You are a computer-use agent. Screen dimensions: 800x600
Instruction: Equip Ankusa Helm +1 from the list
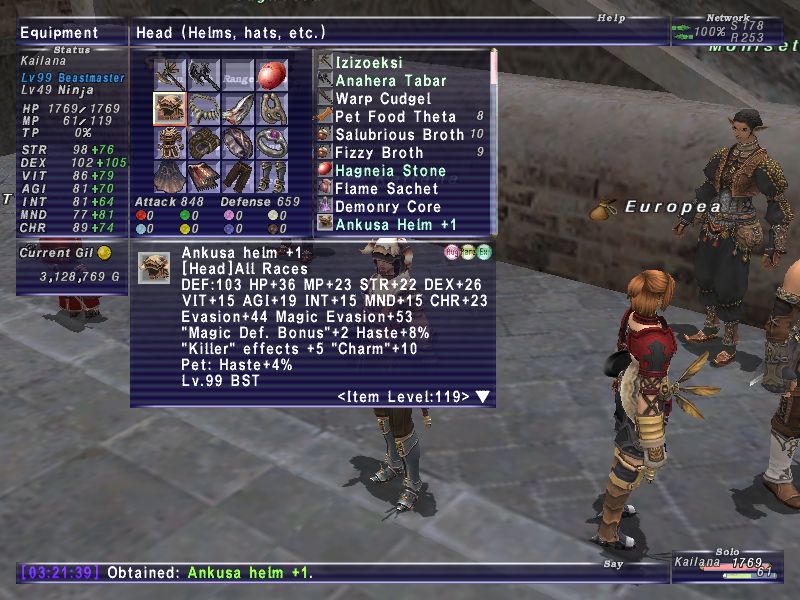396,224
